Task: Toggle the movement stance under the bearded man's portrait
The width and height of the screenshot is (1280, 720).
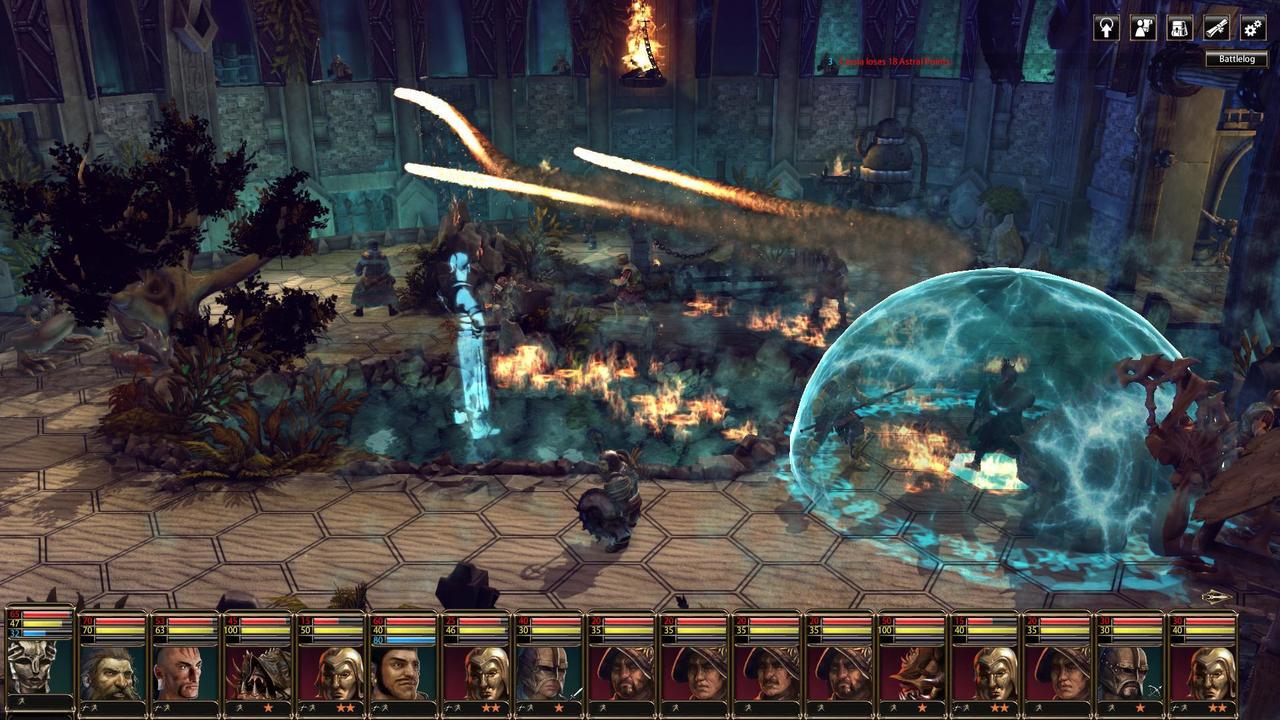Action: (88, 708)
